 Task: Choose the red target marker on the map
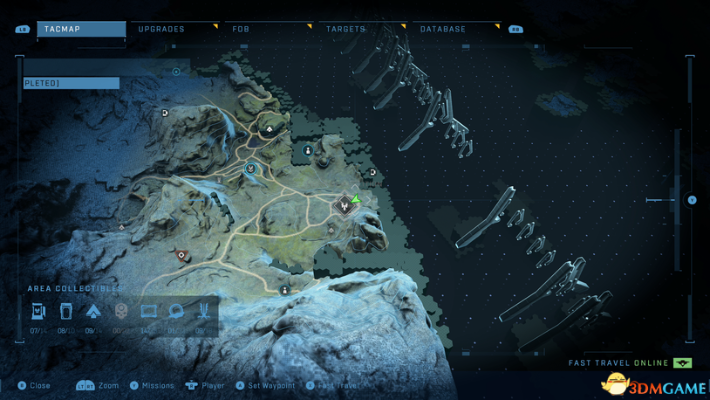point(181,256)
